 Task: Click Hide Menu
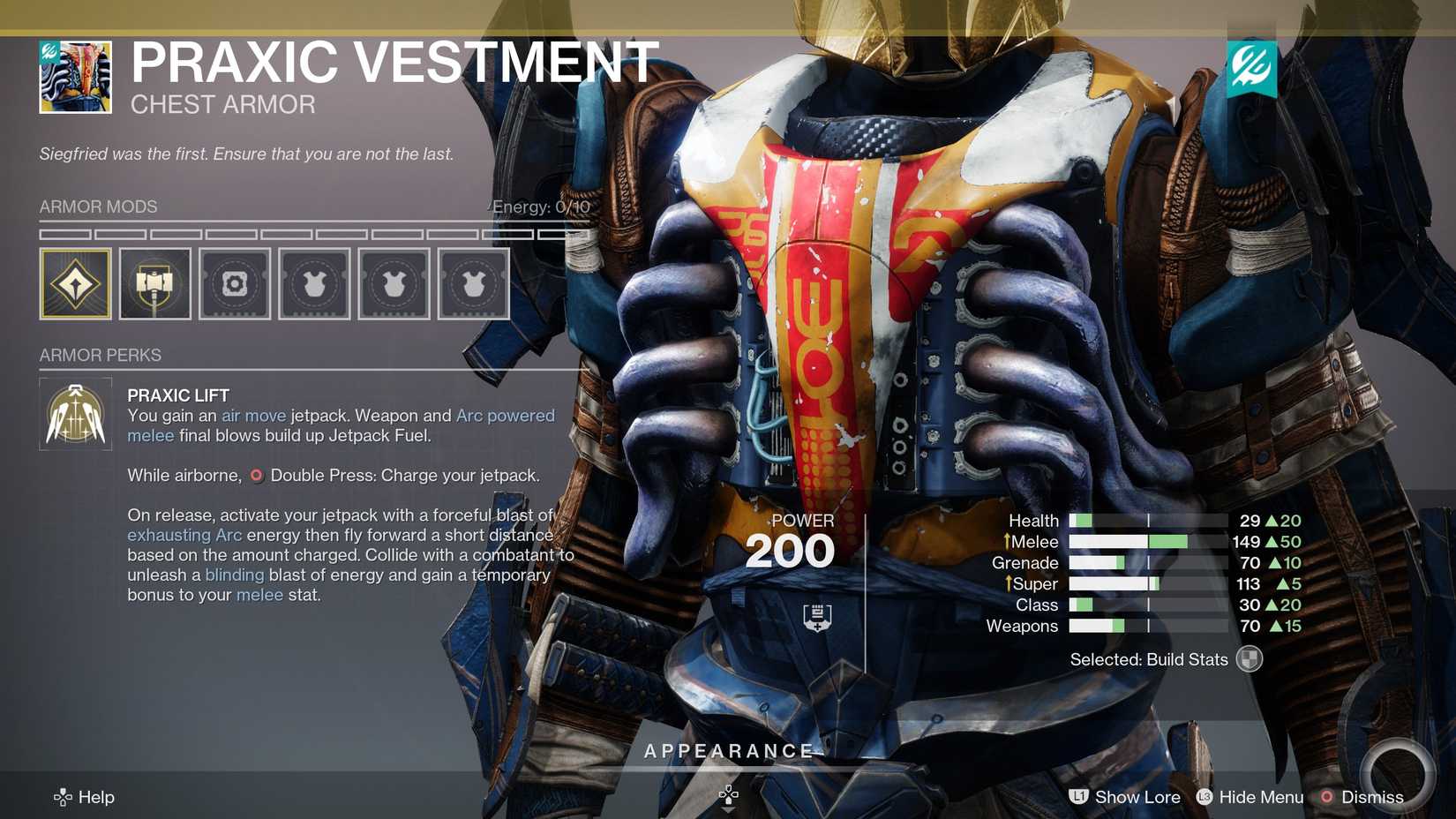1260,797
